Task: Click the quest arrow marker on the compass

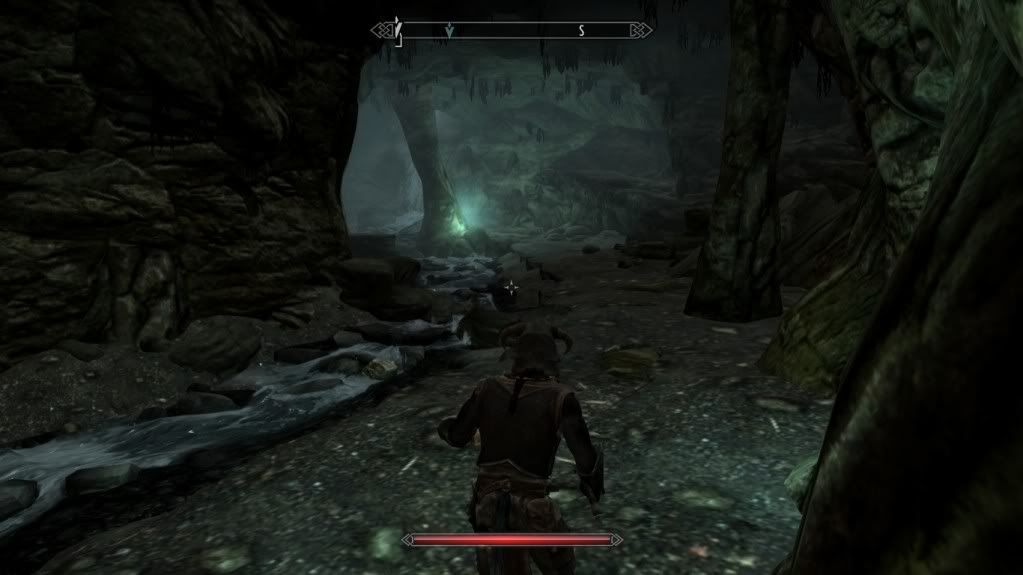Action: tap(450, 31)
